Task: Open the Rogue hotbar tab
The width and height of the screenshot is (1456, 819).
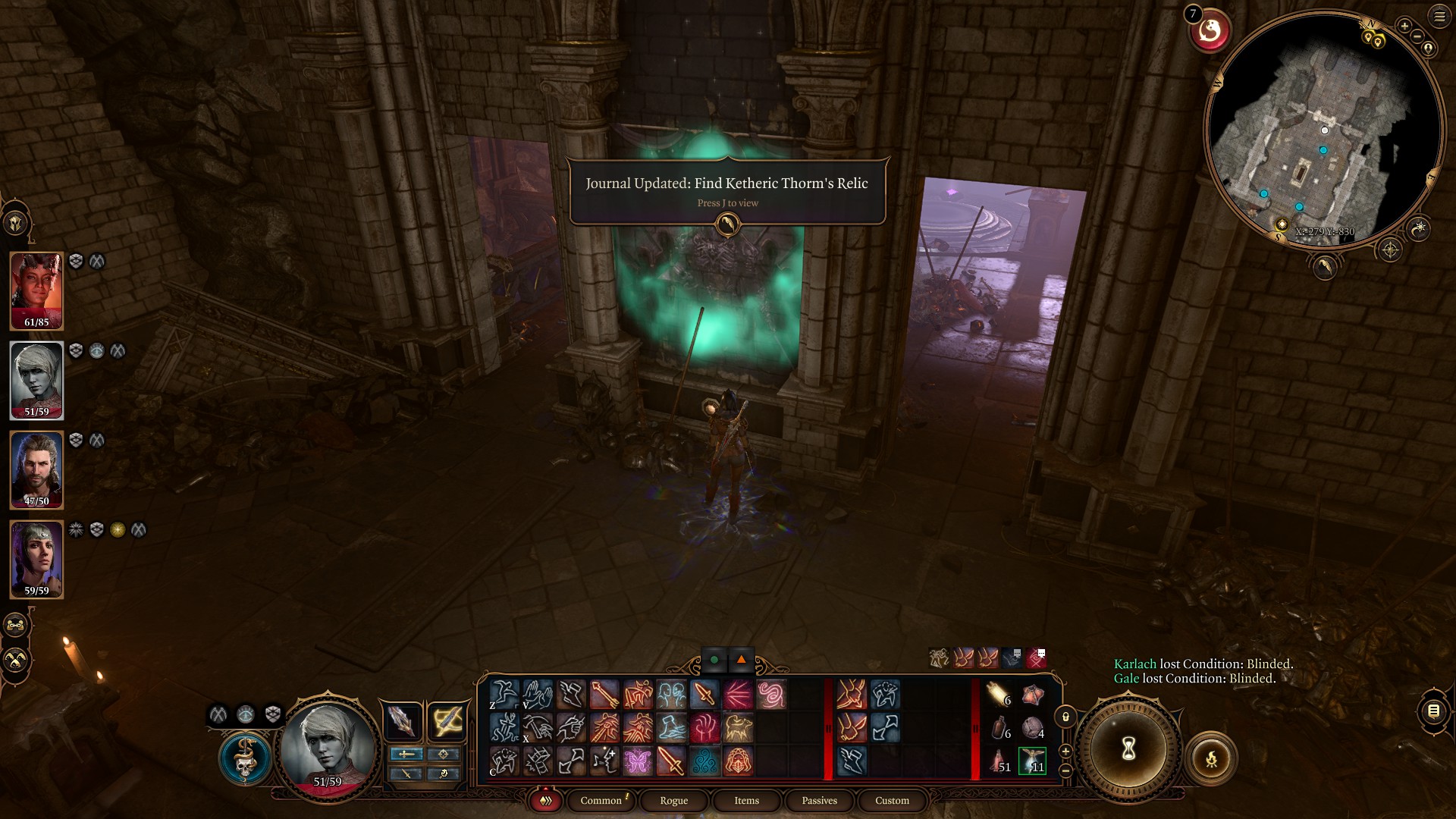Action: pyautogui.click(x=672, y=800)
